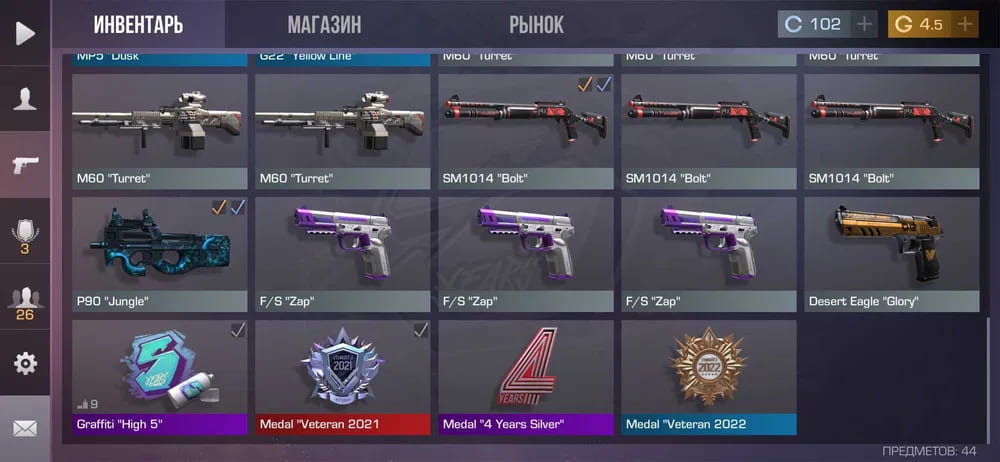Viewport: 1000px width, 462px height.
Task: Buy gold using the gold plus button
Action: click(965, 24)
